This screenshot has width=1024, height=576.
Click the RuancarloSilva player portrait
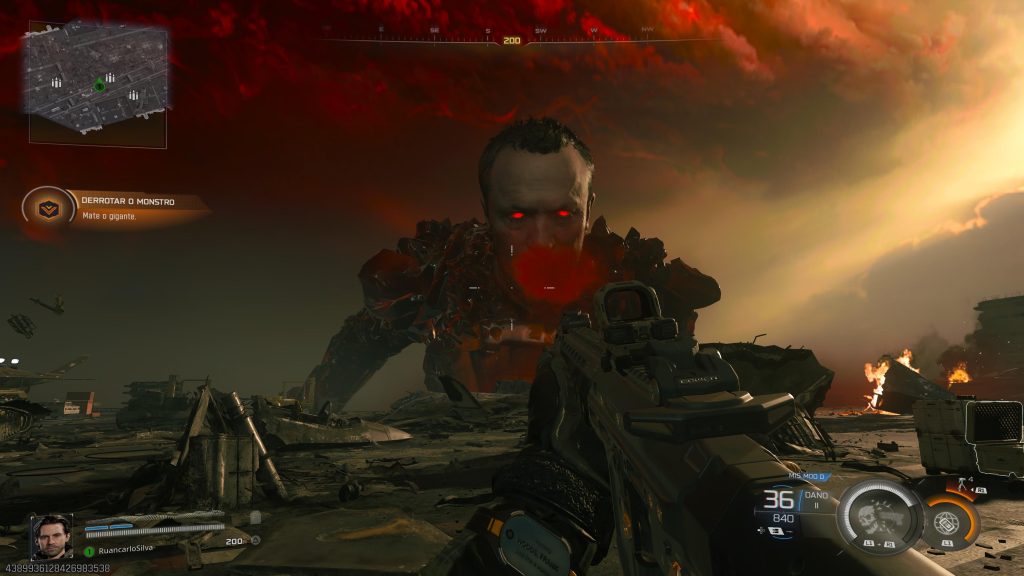click(x=51, y=536)
